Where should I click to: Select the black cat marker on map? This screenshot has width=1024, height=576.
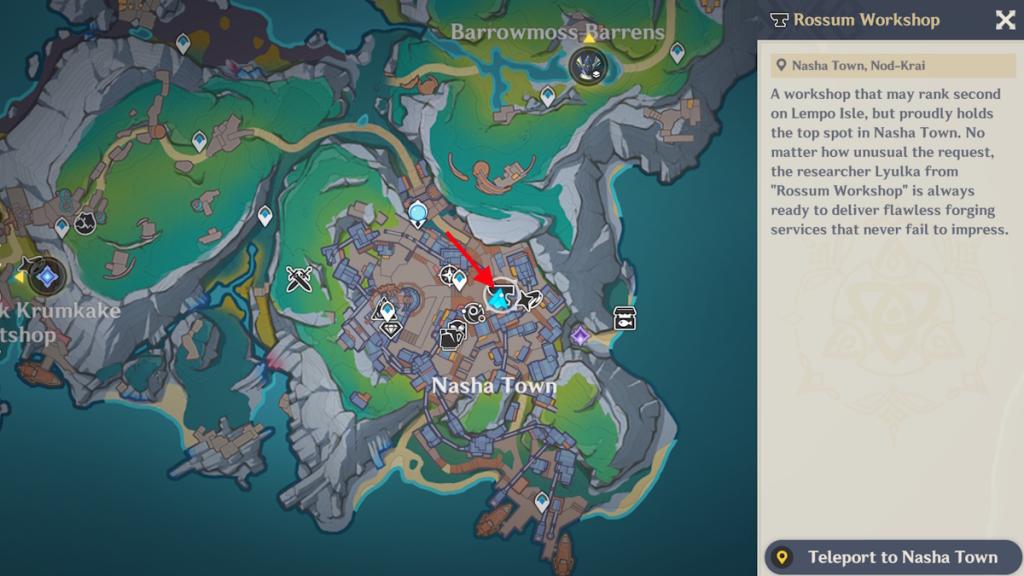point(85,222)
